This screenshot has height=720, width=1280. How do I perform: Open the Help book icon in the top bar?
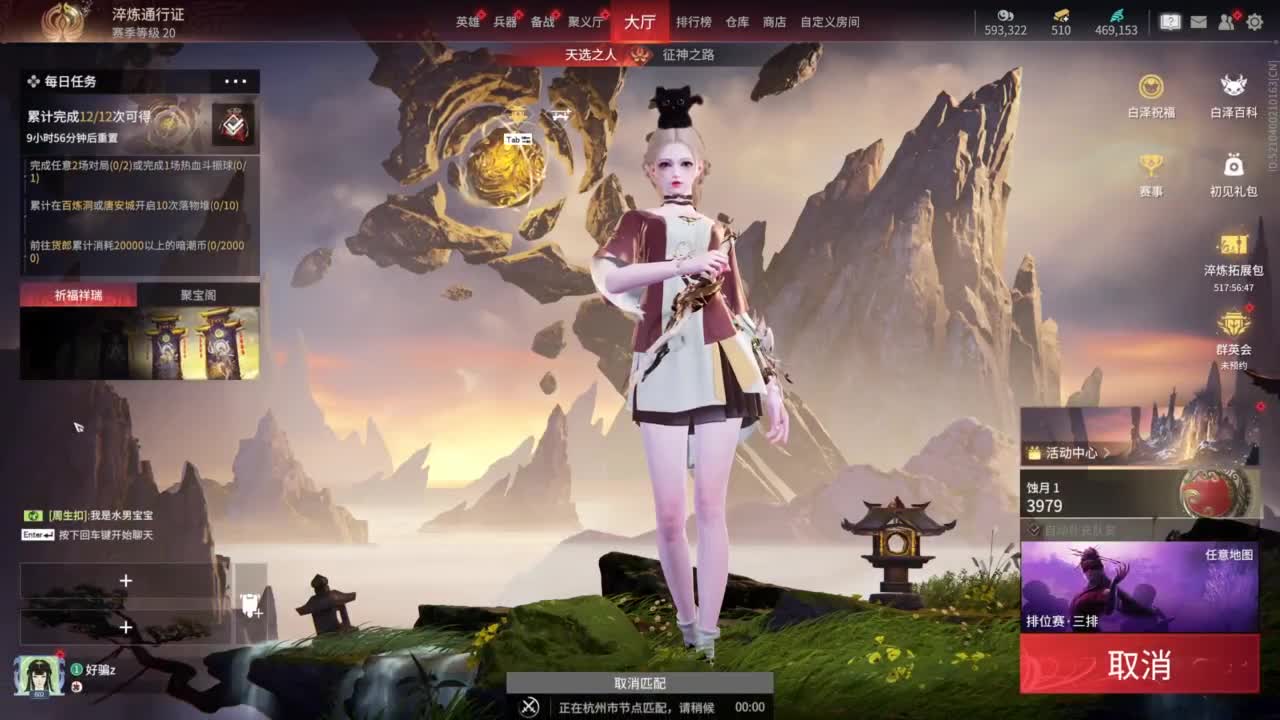pos(1170,21)
